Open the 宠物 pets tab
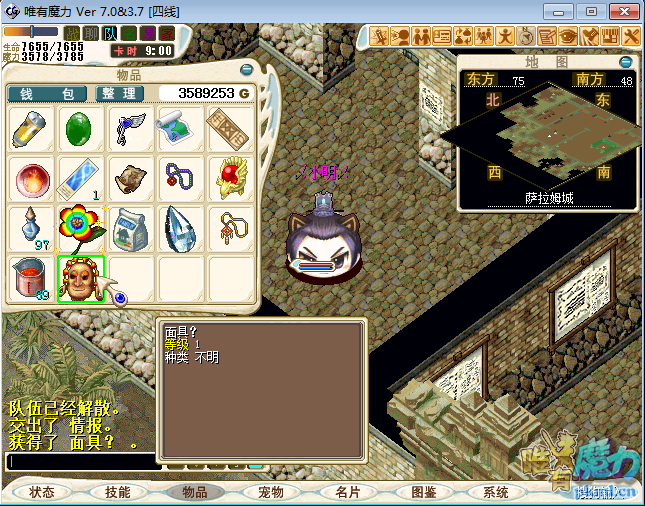Image resolution: width=645 pixels, height=506 pixels. click(x=271, y=492)
